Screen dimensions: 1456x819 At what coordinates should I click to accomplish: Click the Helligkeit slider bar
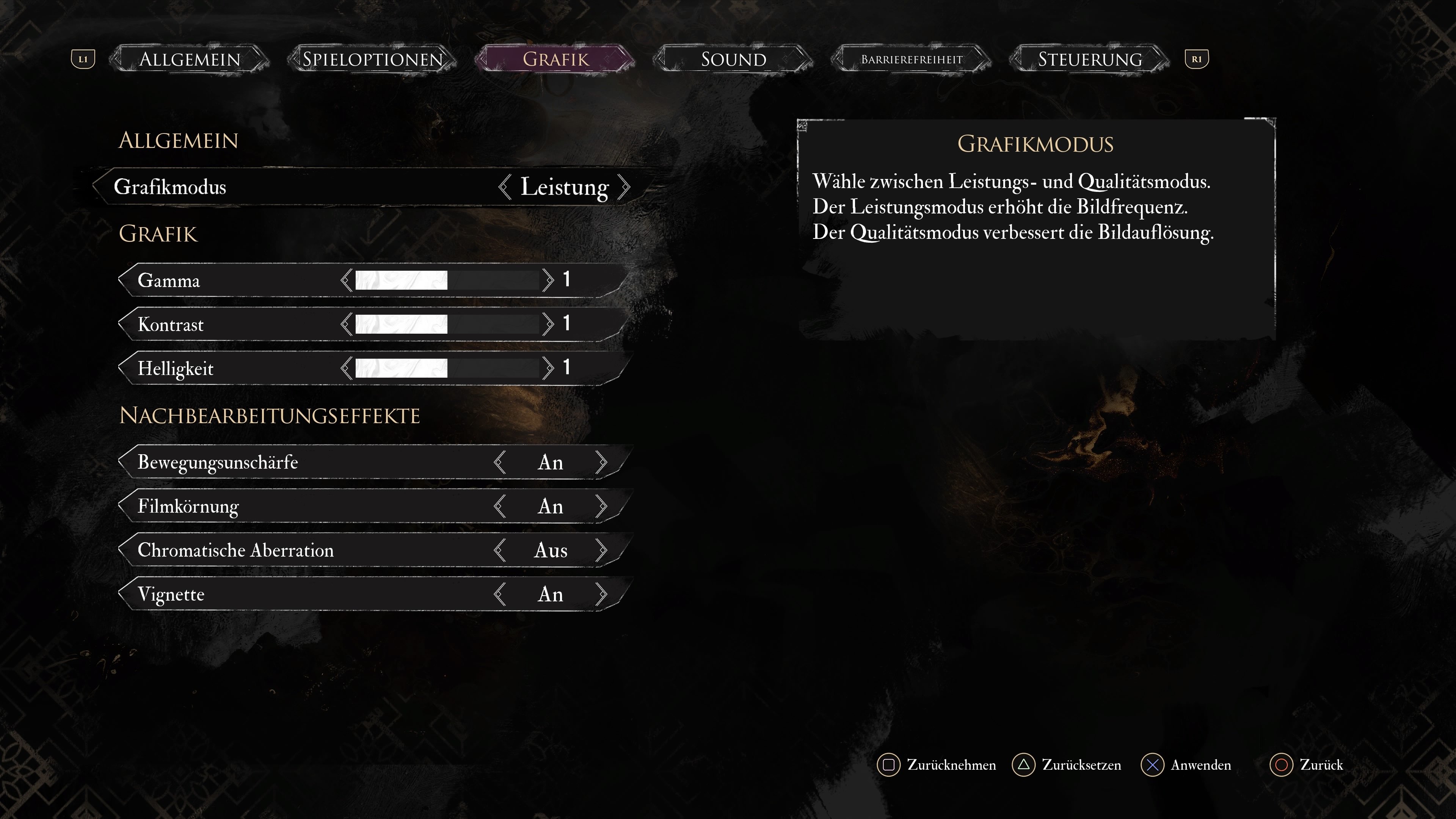pyautogui.click(x=447, y=369)
